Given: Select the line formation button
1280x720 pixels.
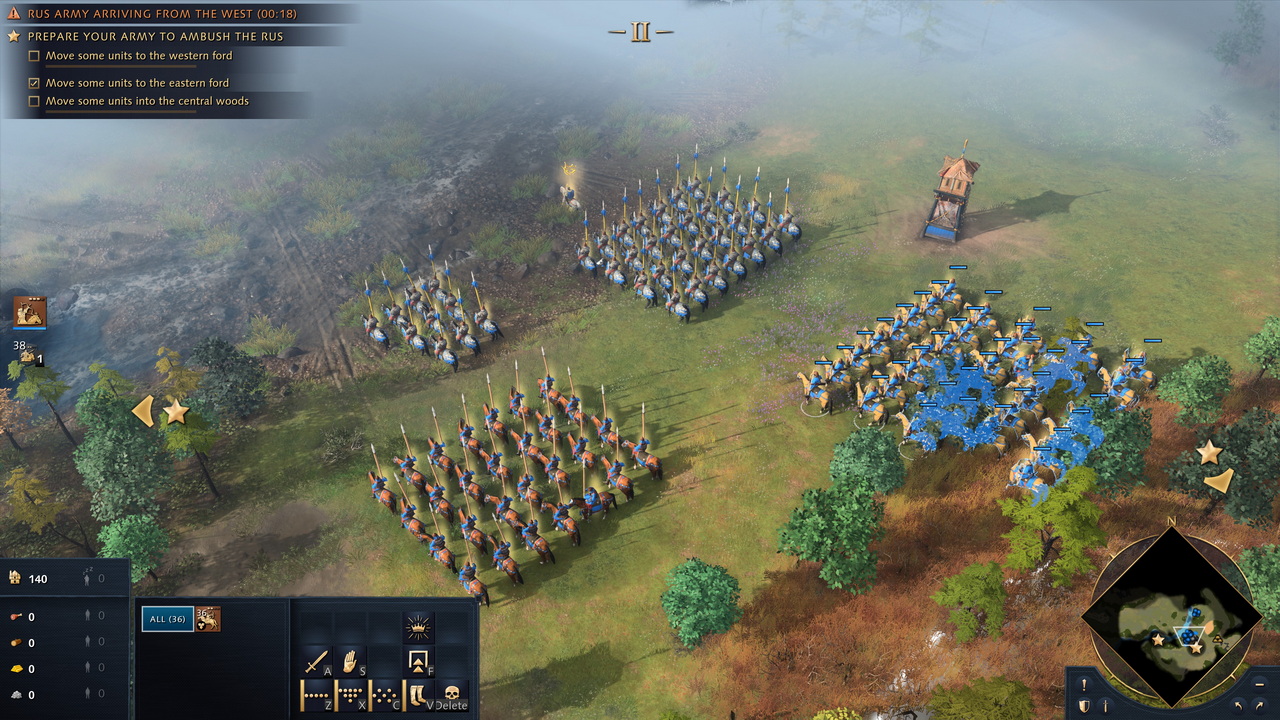Looking at the screenshot, I should click(x=317, y=693).
